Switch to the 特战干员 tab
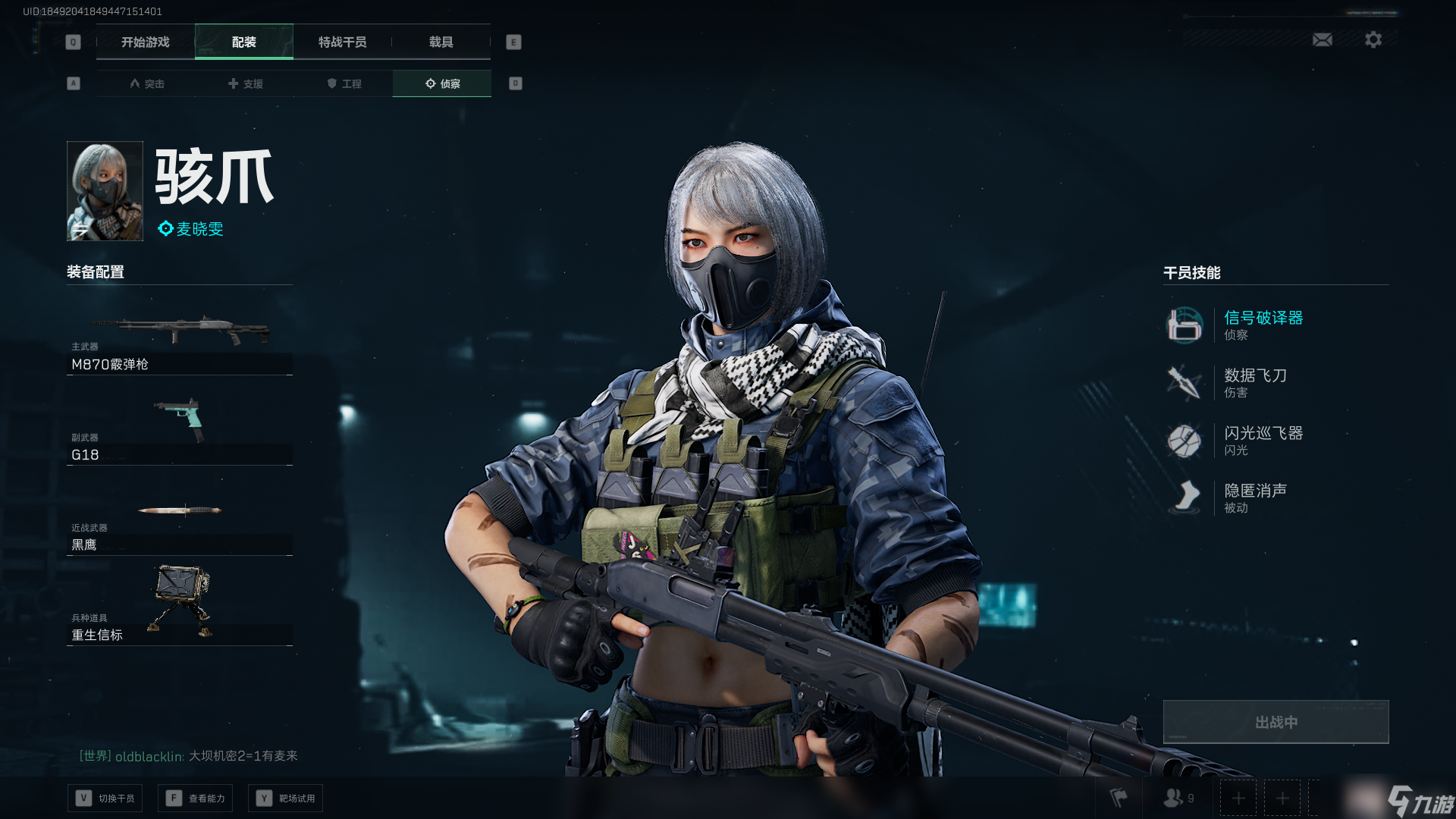Viewport: 1456px width, 819px height. click(x=342, y=42)
